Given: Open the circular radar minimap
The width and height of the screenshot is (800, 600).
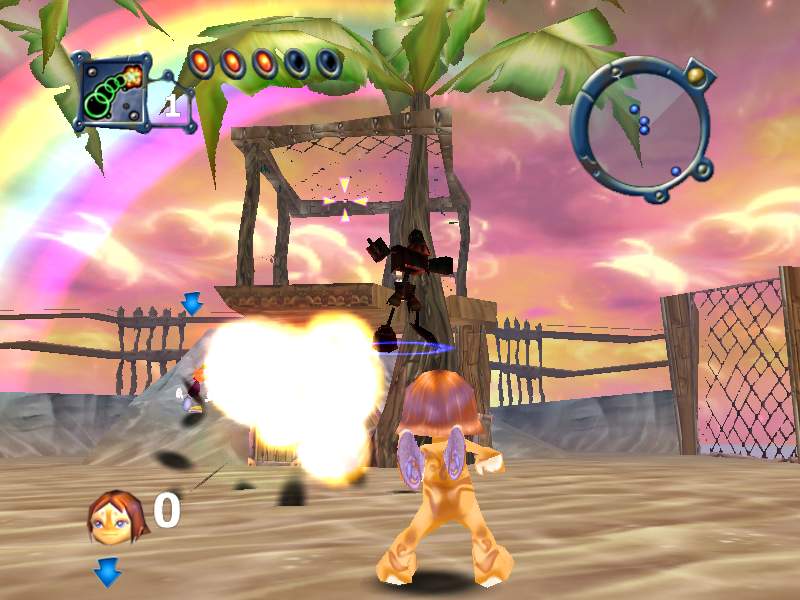Looking at the screenshot, I should pos(640,126).
